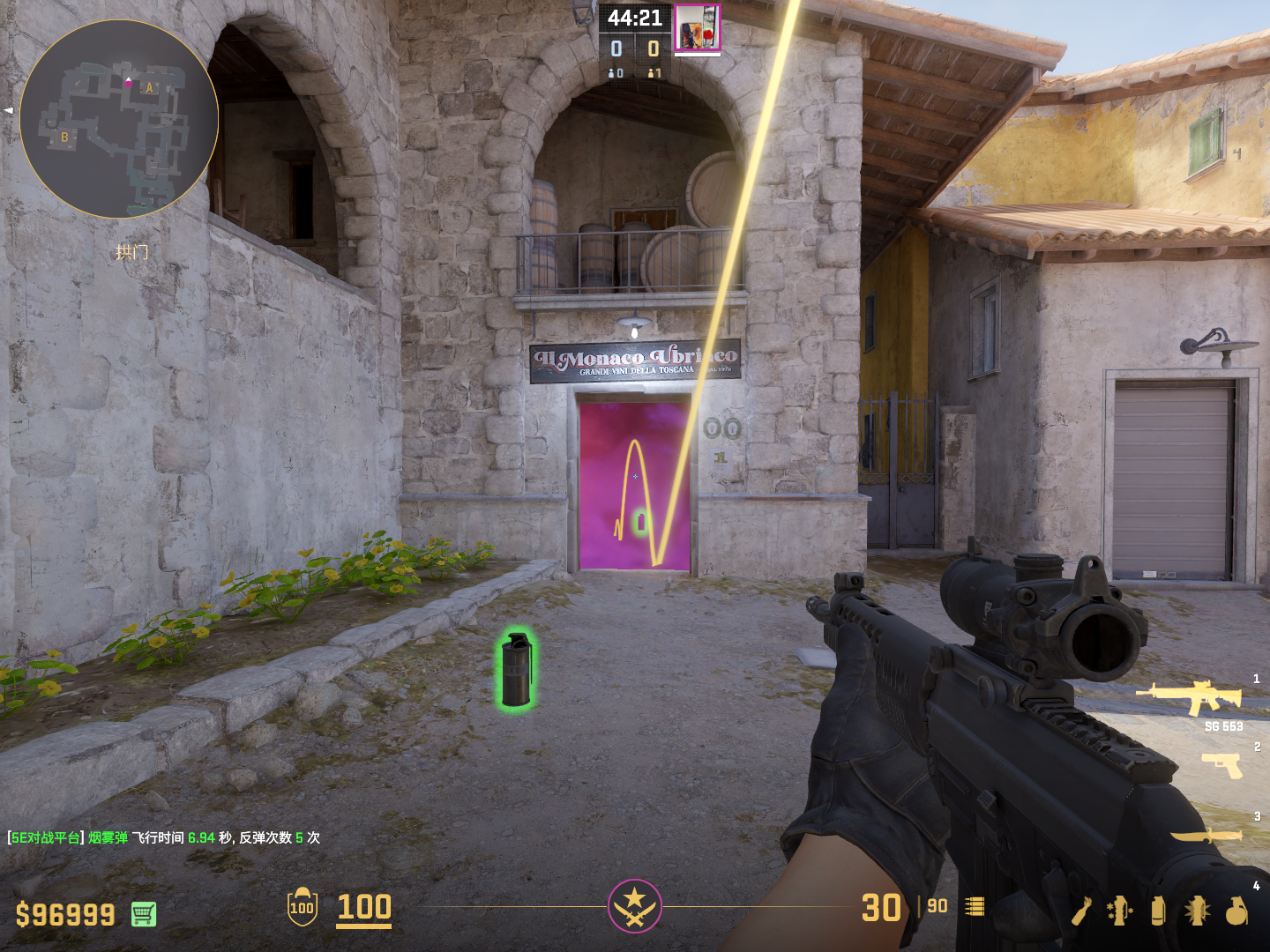Click the circular radar minimap
The width and height of the screenshot is (1270, 952).
coord(119,119)
